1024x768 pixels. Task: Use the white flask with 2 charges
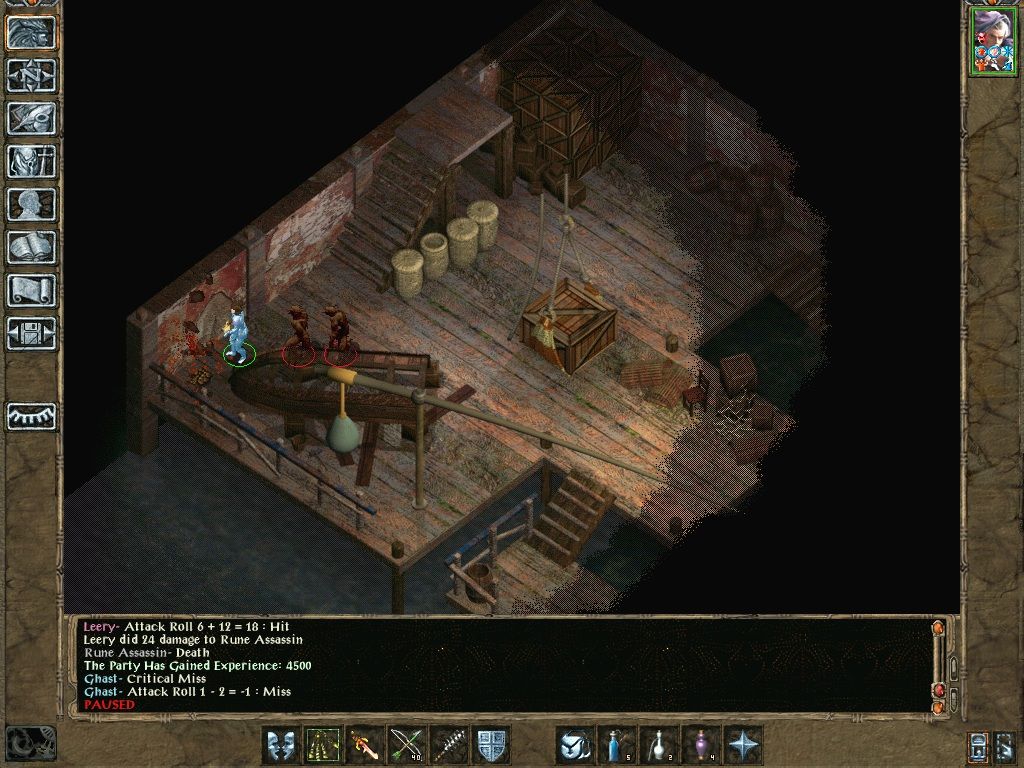[659, 745]
